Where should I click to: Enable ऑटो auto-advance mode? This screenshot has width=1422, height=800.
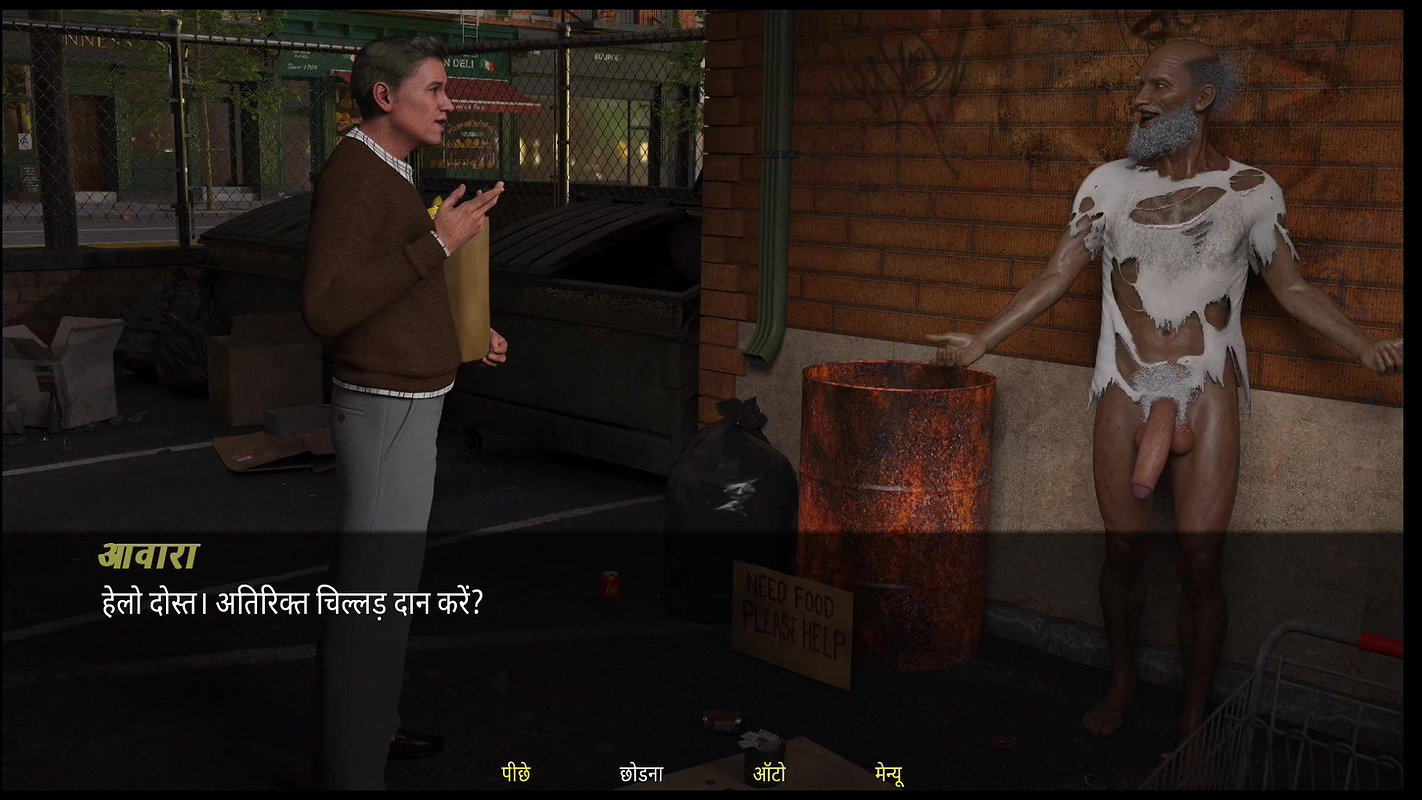(x=769, y=772)
